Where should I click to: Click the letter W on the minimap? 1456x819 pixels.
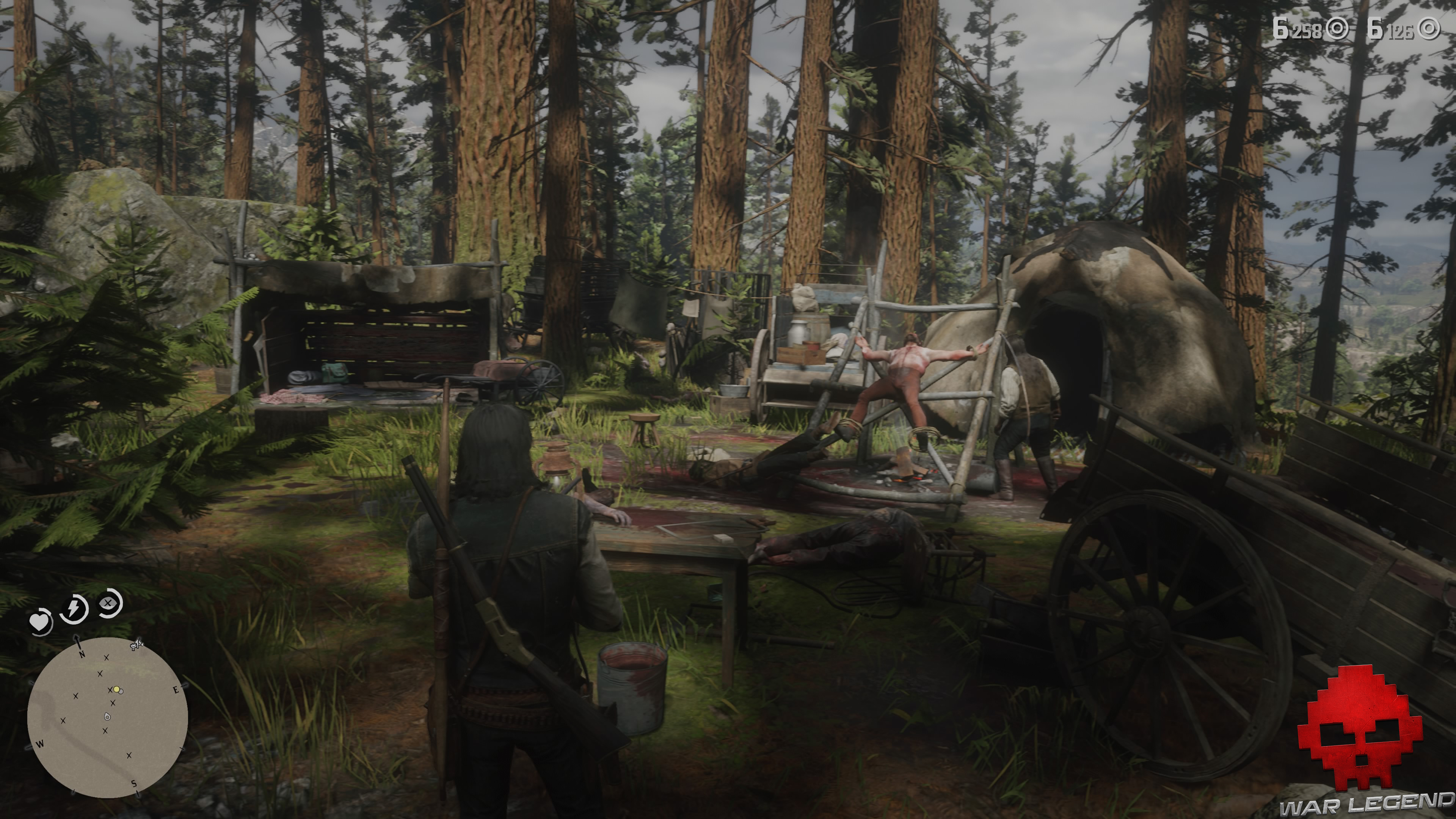click(x=41, y=744)
